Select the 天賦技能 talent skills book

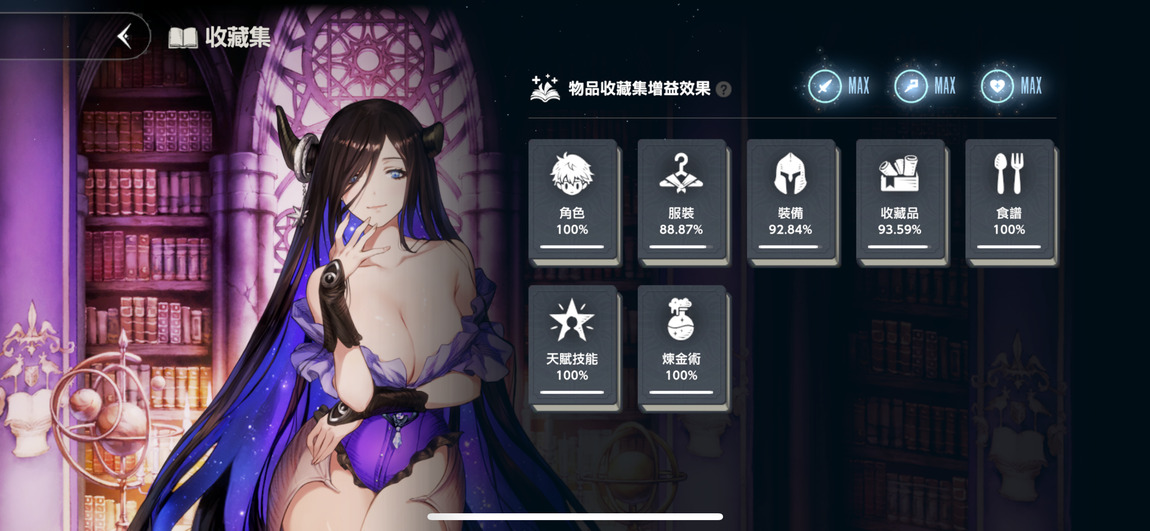(572, 347)
